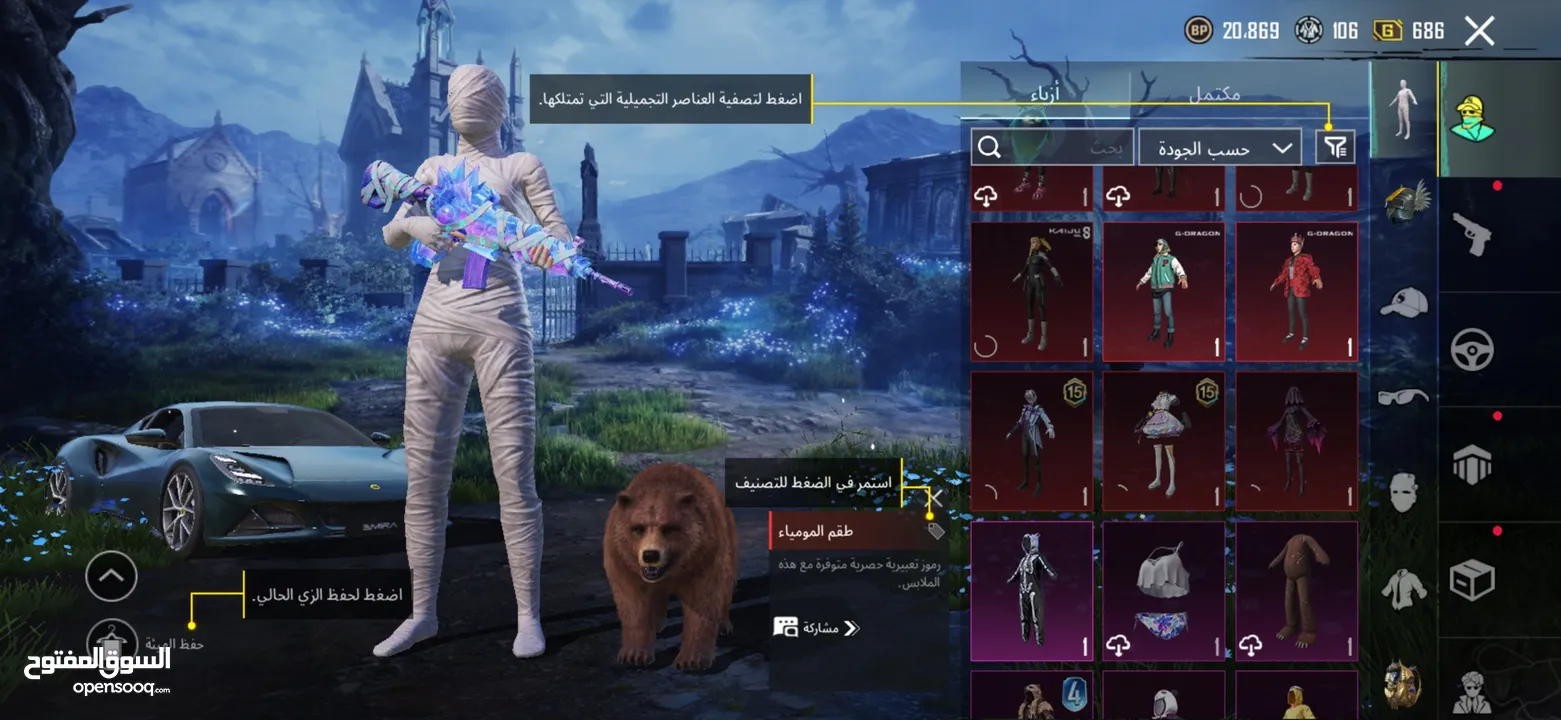The width and height of the screenshot is (1561, 720).
Task: Click the search magnifier icon
Action: [990, 147]
